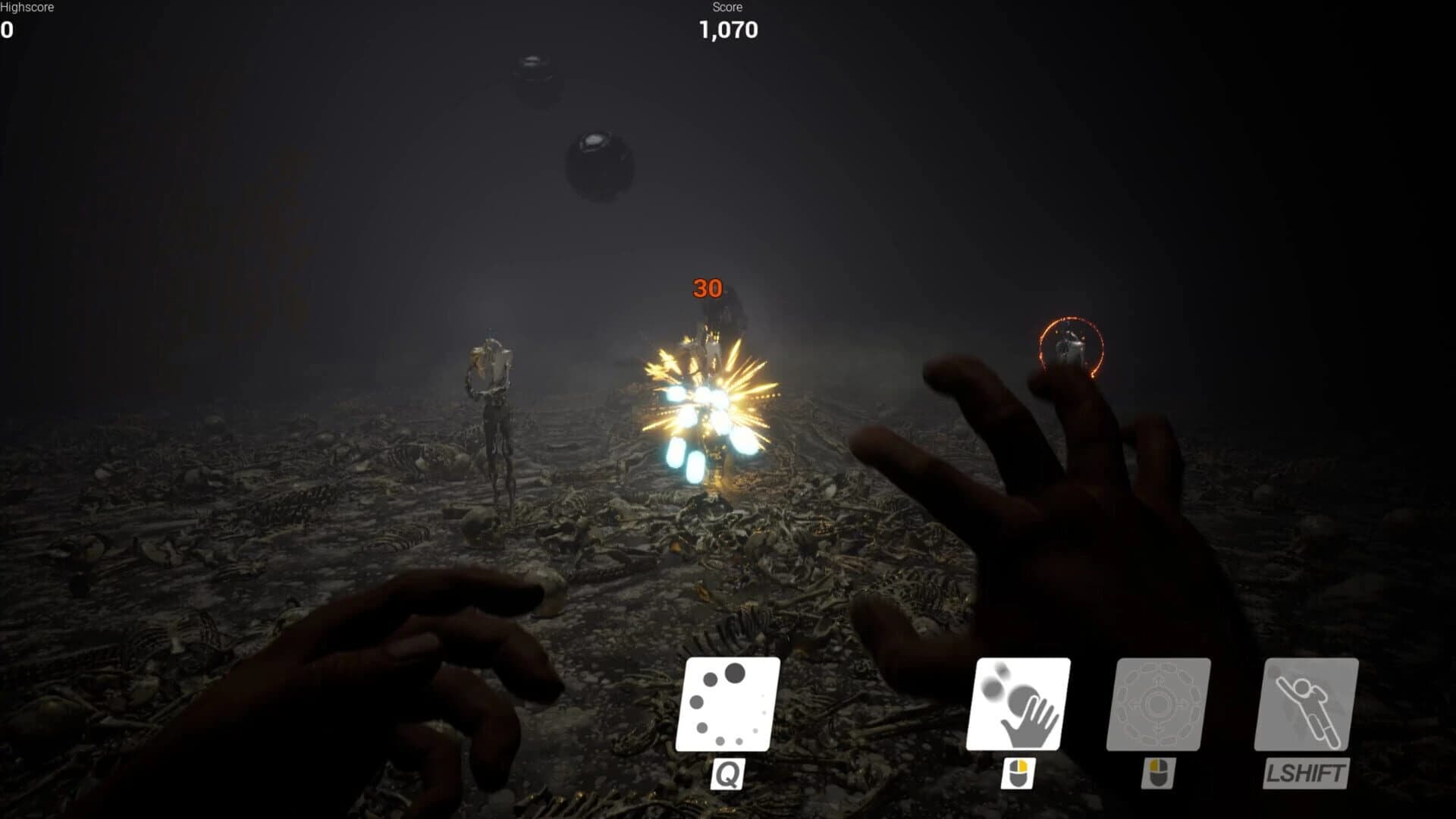Image resolution: width=1456 pixels, height=819 pixels.
Task: Select the score value 1,070
Action: [726, 30]
